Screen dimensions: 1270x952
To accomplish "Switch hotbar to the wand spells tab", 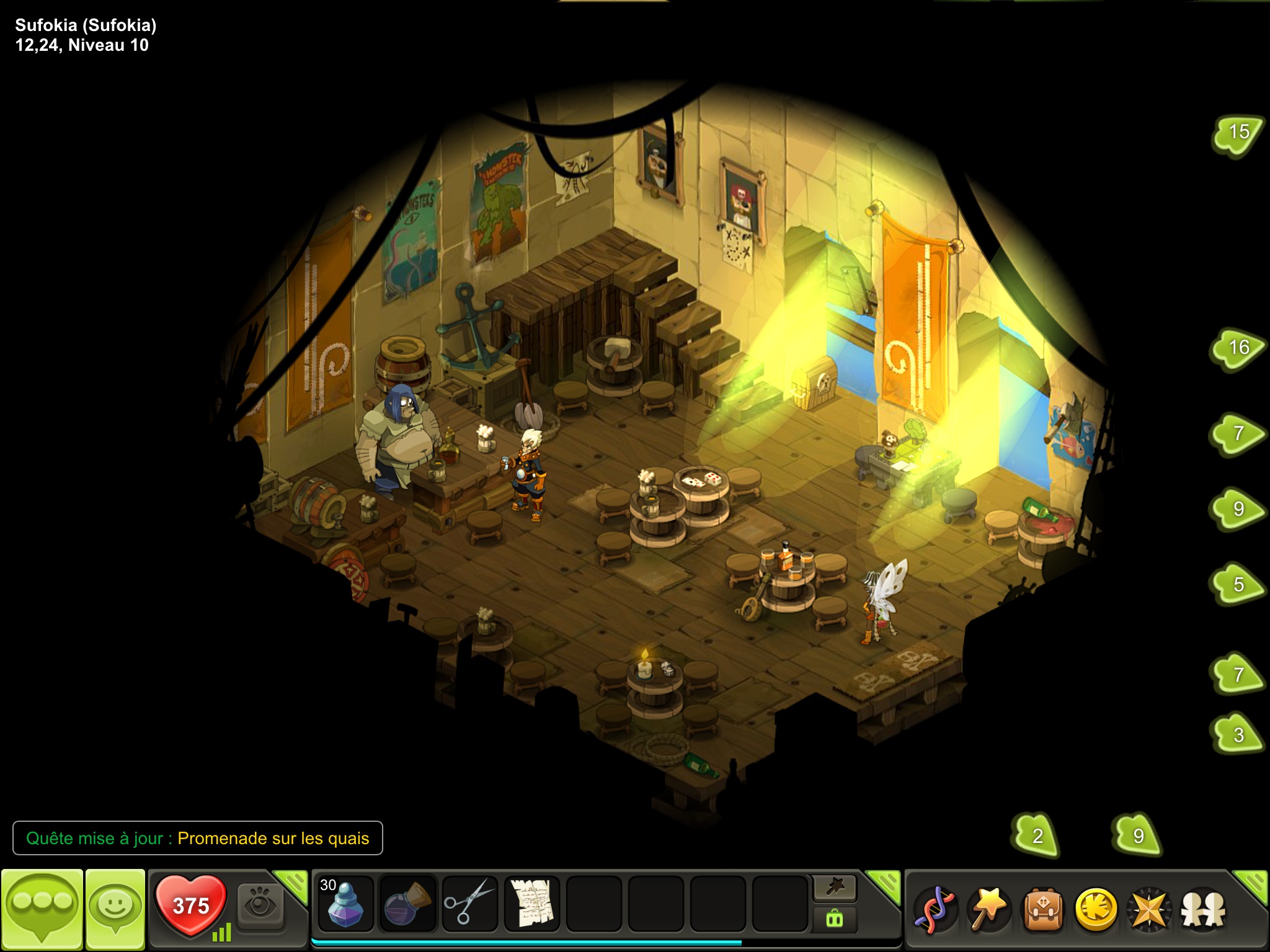I will [x=835, y=888].
